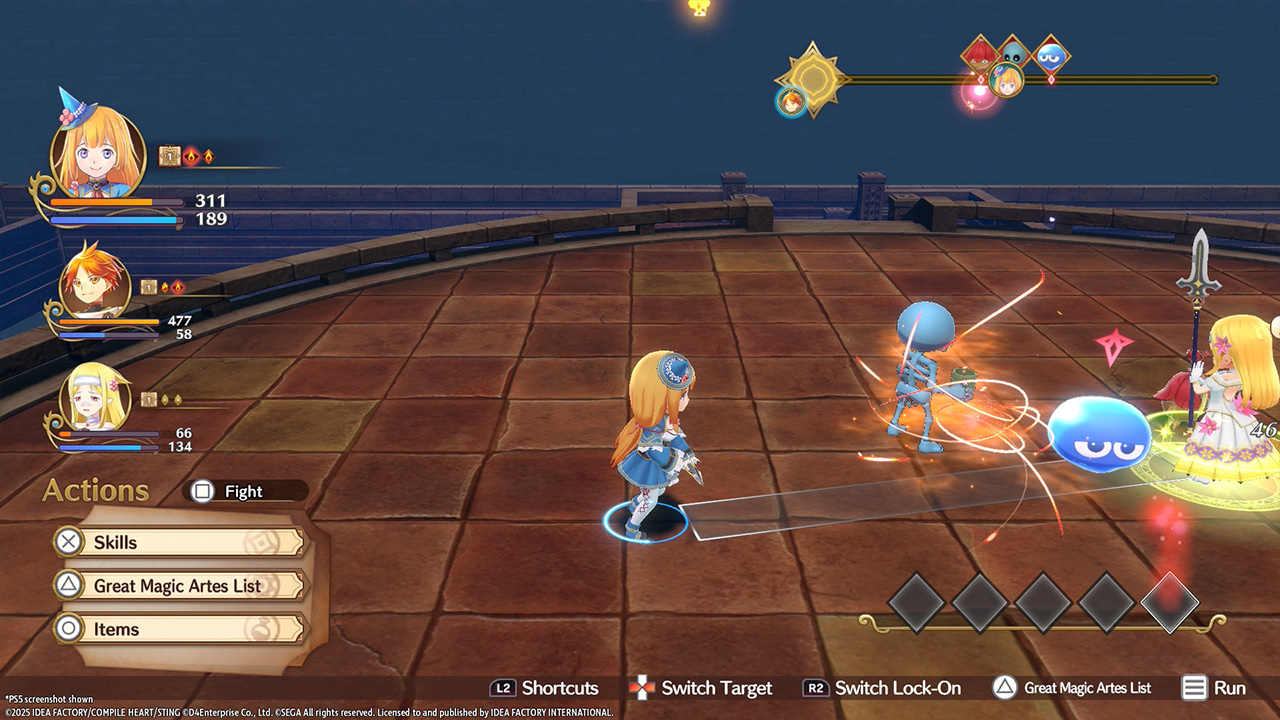1280x720 pixels.
Task: Select the red-haired party member portrait
Action: (x=95, y=285)
